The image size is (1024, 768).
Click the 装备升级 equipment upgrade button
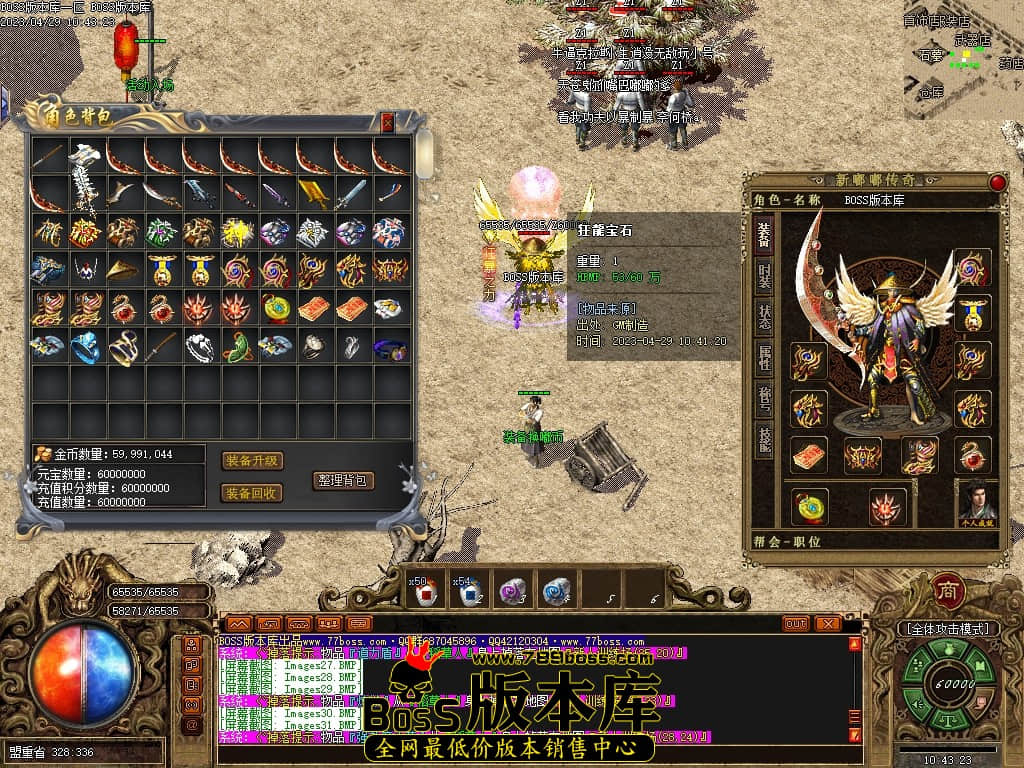[252, 461]
